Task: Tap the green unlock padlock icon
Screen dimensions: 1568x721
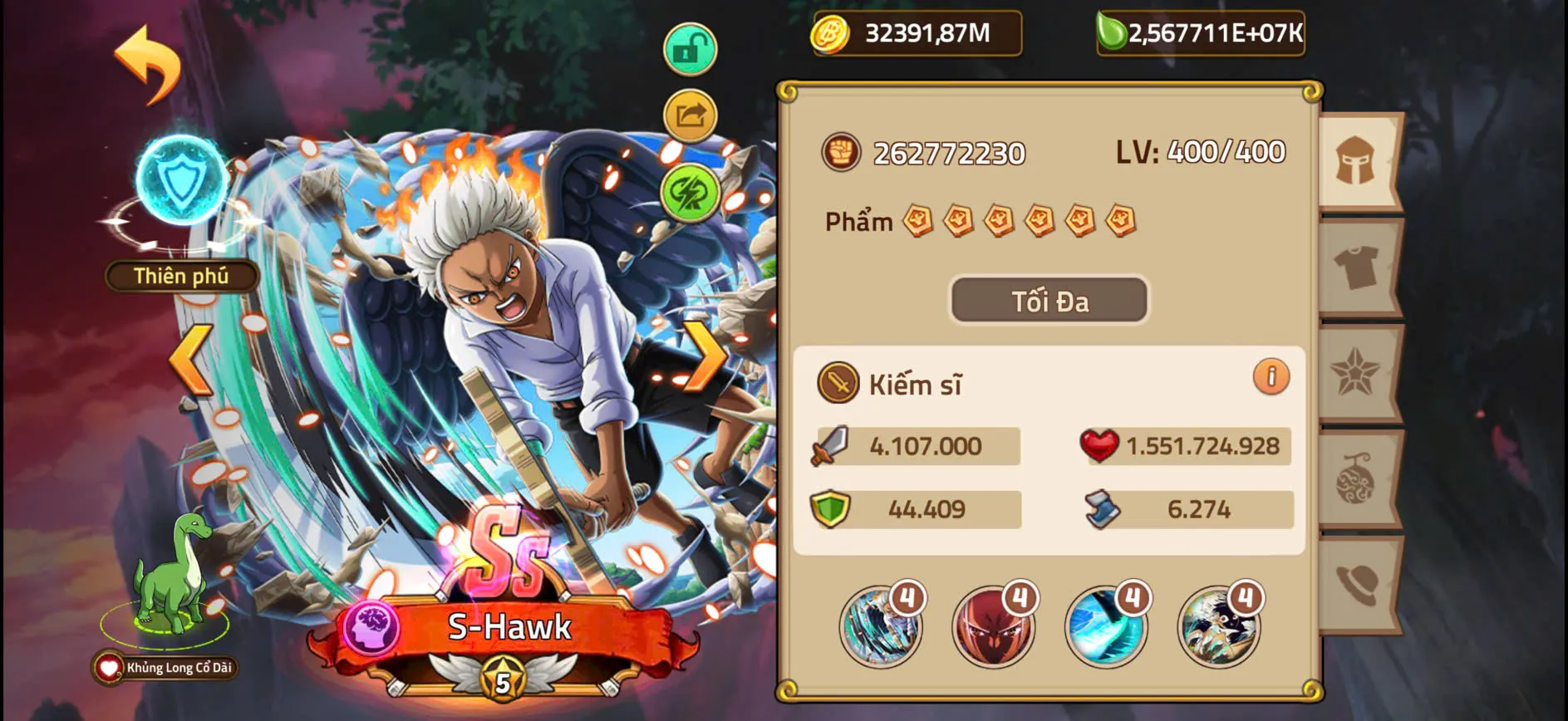Action: point(689,47)
